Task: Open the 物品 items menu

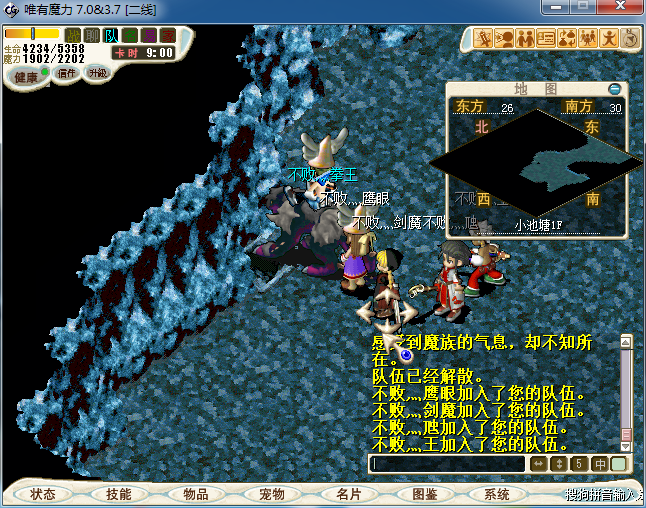Action: click(x=195, y=494)
